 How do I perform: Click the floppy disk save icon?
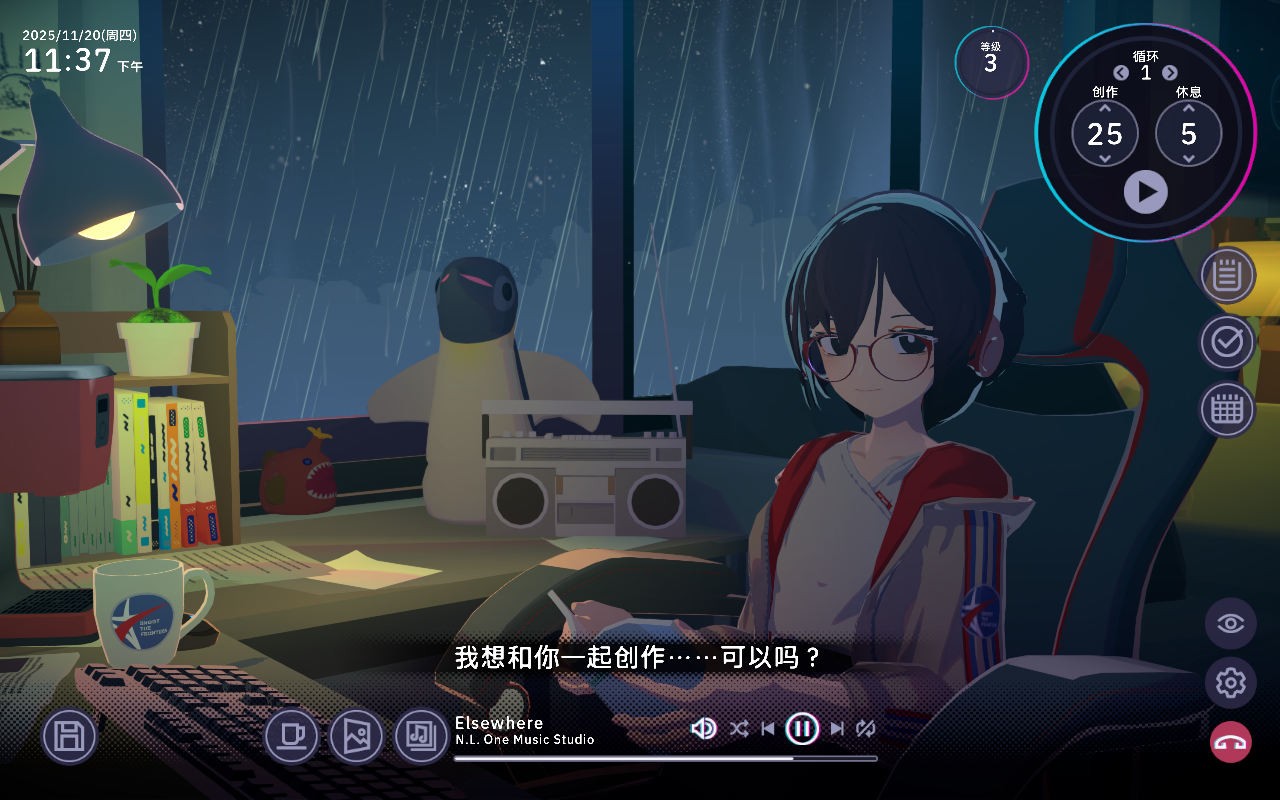[x=69, y=737]
